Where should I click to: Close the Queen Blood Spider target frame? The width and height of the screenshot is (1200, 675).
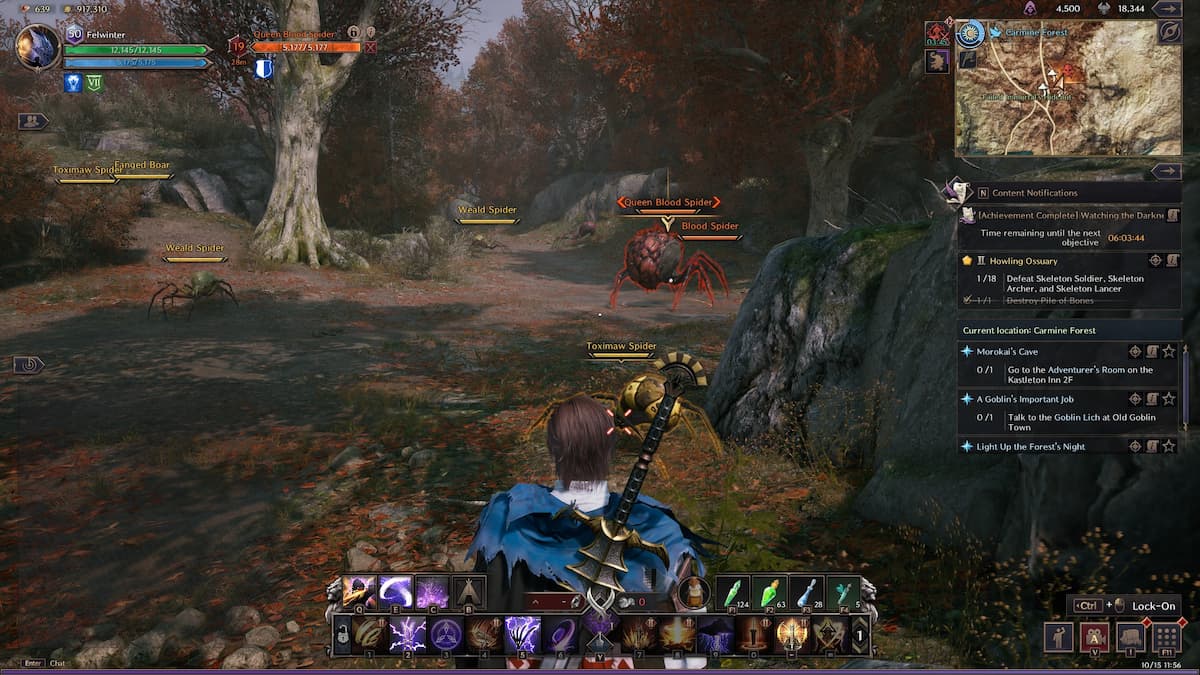click(x=371, y=47)
